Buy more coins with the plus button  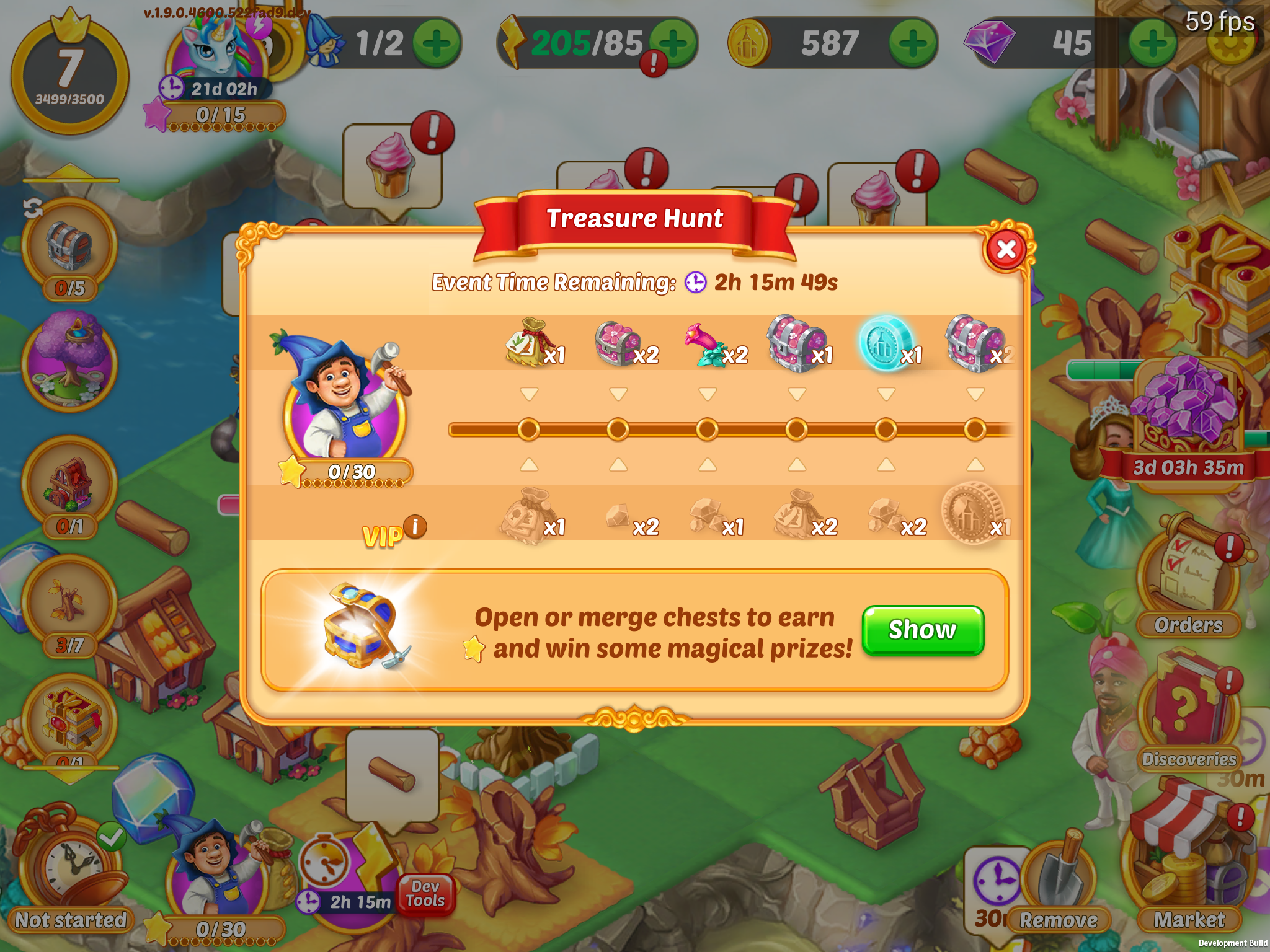coord(912,43)
